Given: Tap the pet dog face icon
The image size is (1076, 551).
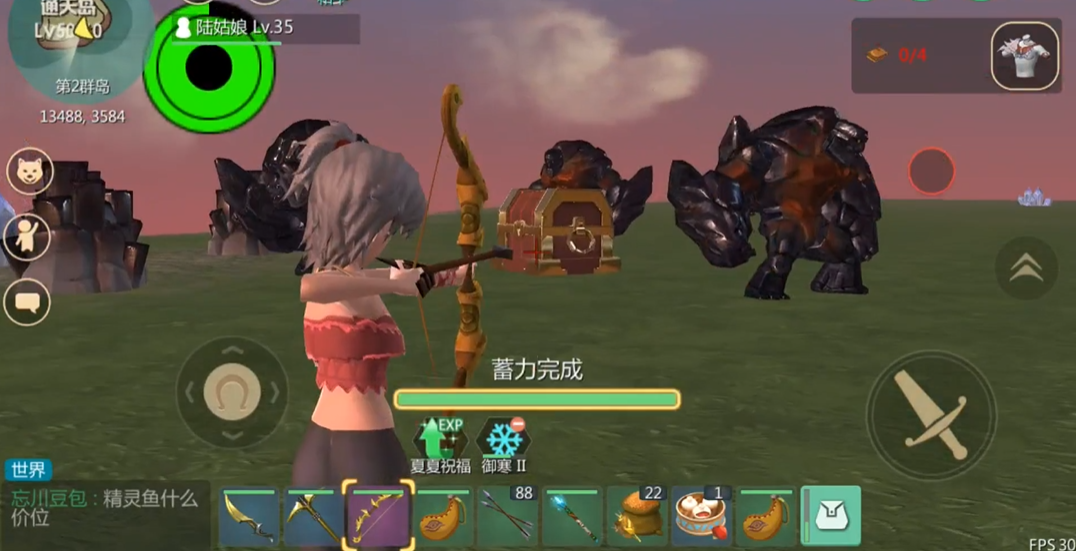Looking at the screenshot, I should (30, 172).
